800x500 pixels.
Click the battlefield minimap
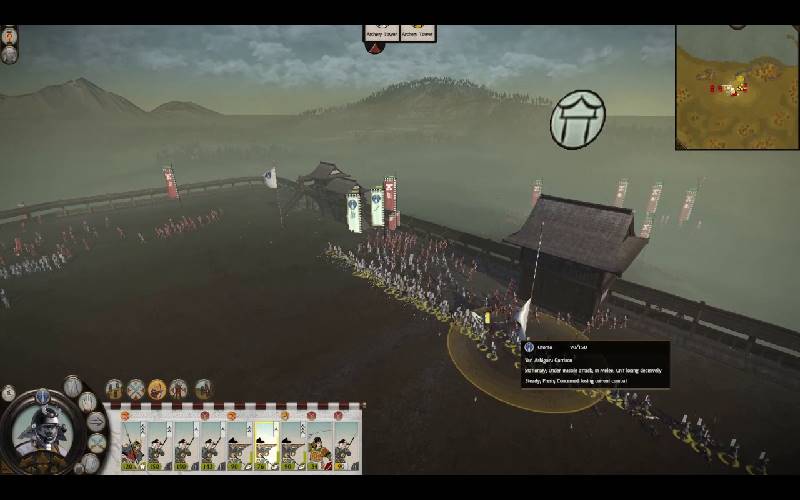click(x=737, y=86)
